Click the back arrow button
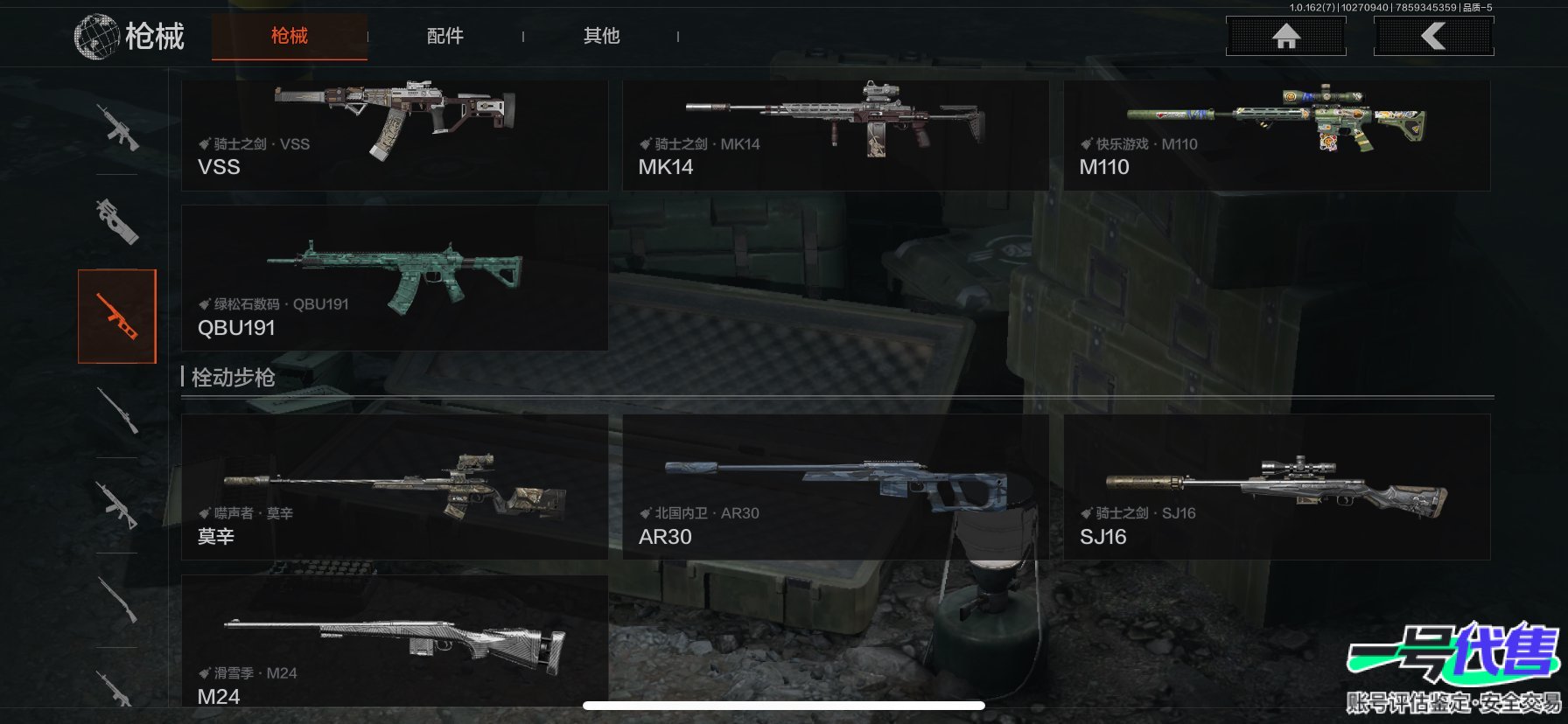The width and height of the screenshot is (1568, 724). 1433,37
